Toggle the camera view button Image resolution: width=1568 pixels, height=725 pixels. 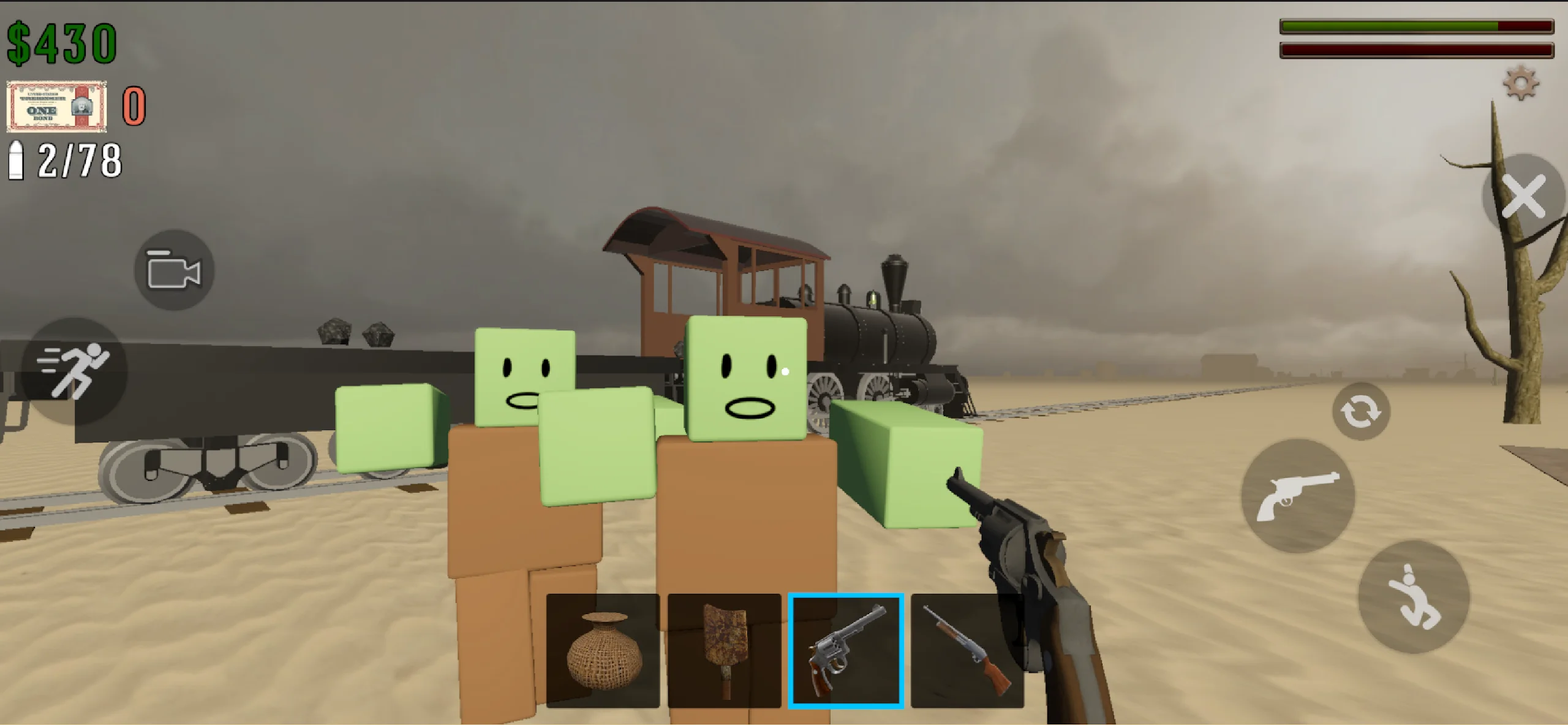(174, 270)
